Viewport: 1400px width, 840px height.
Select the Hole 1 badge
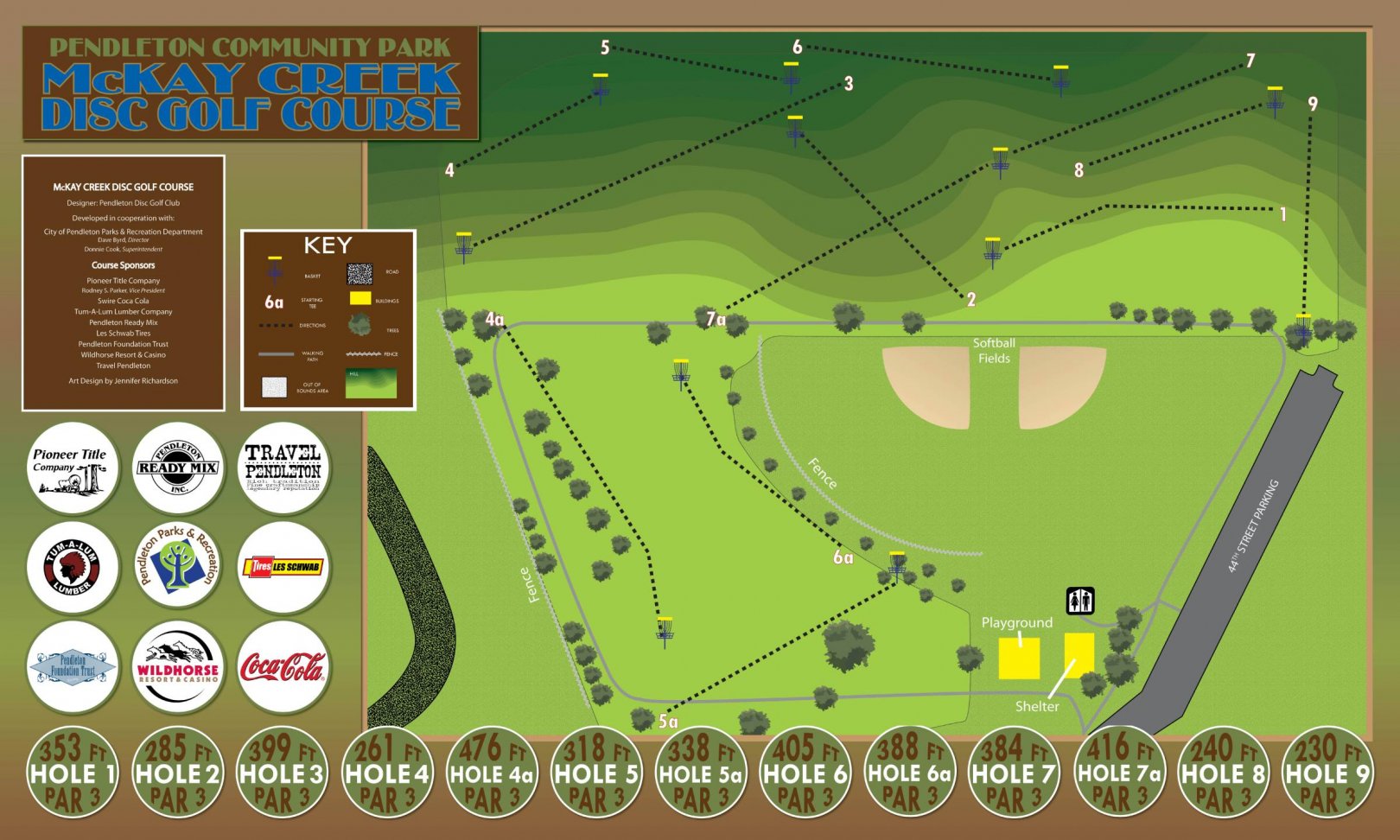tap(73, 773)
